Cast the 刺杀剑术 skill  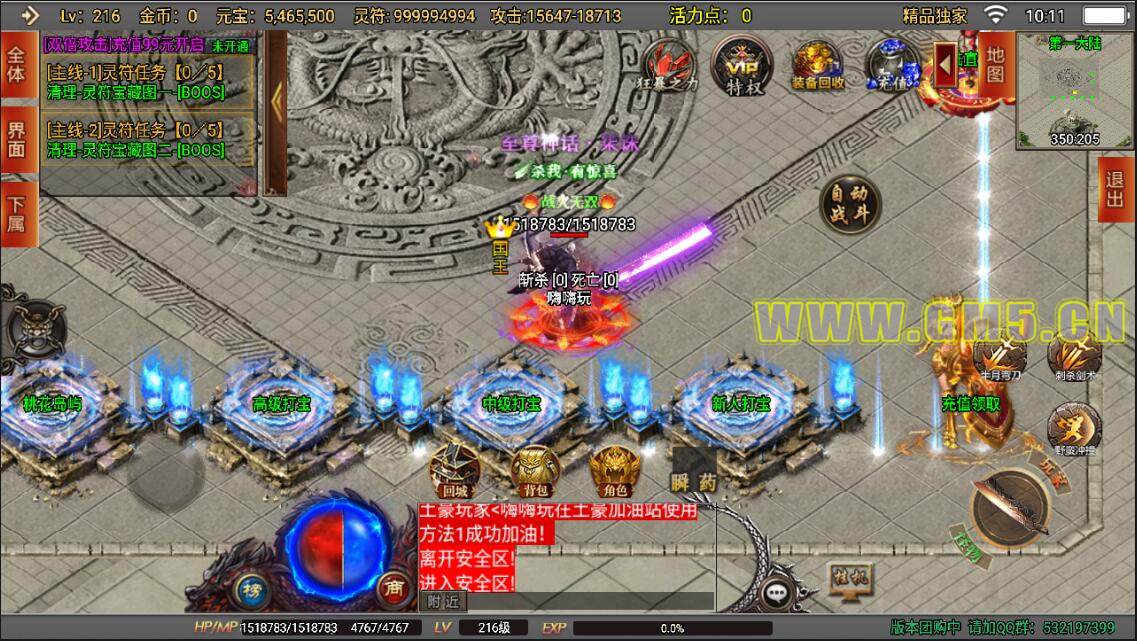pos(1074,356)
